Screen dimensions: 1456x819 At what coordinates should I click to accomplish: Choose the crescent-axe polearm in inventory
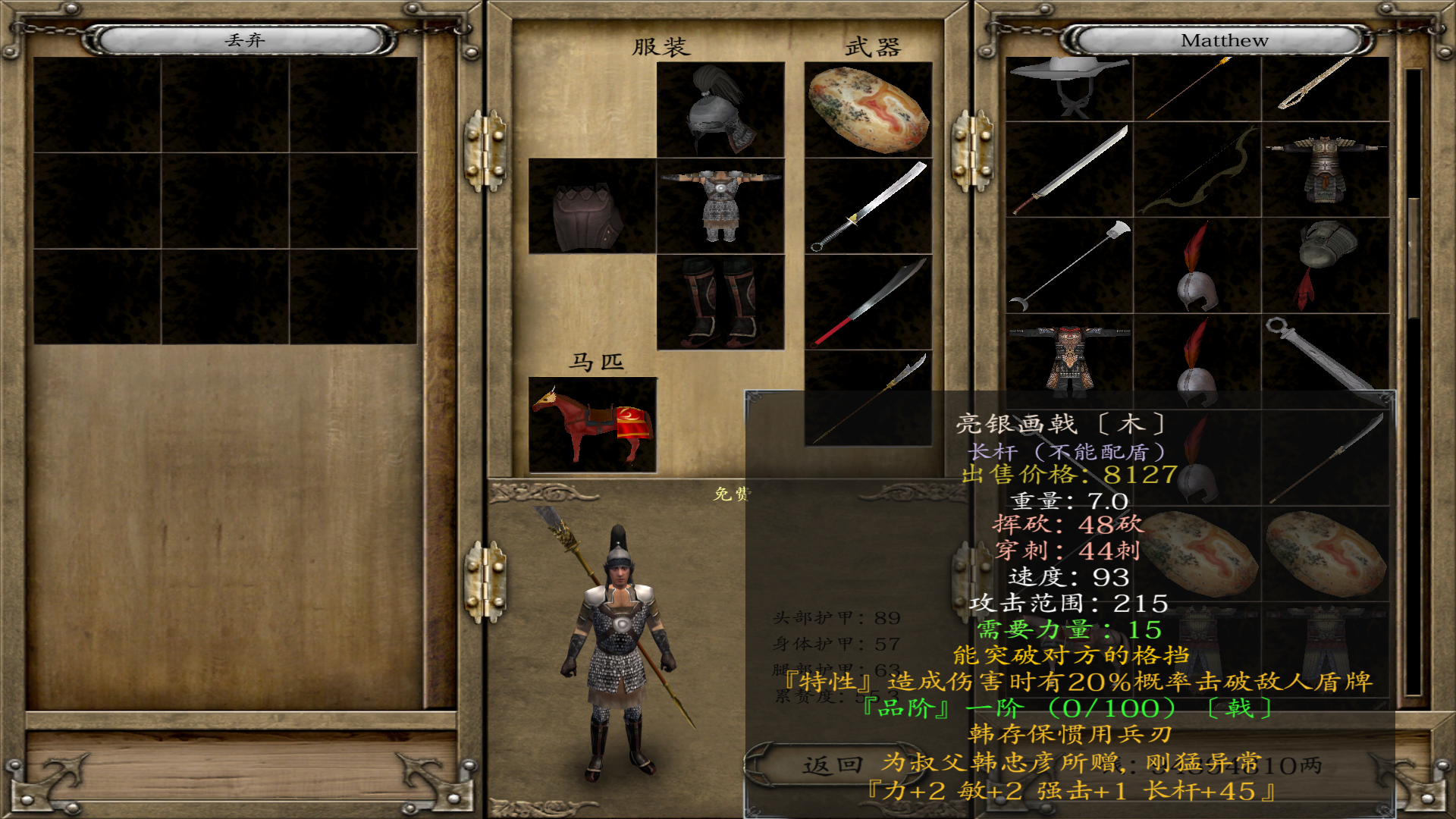pos(1068,266)
